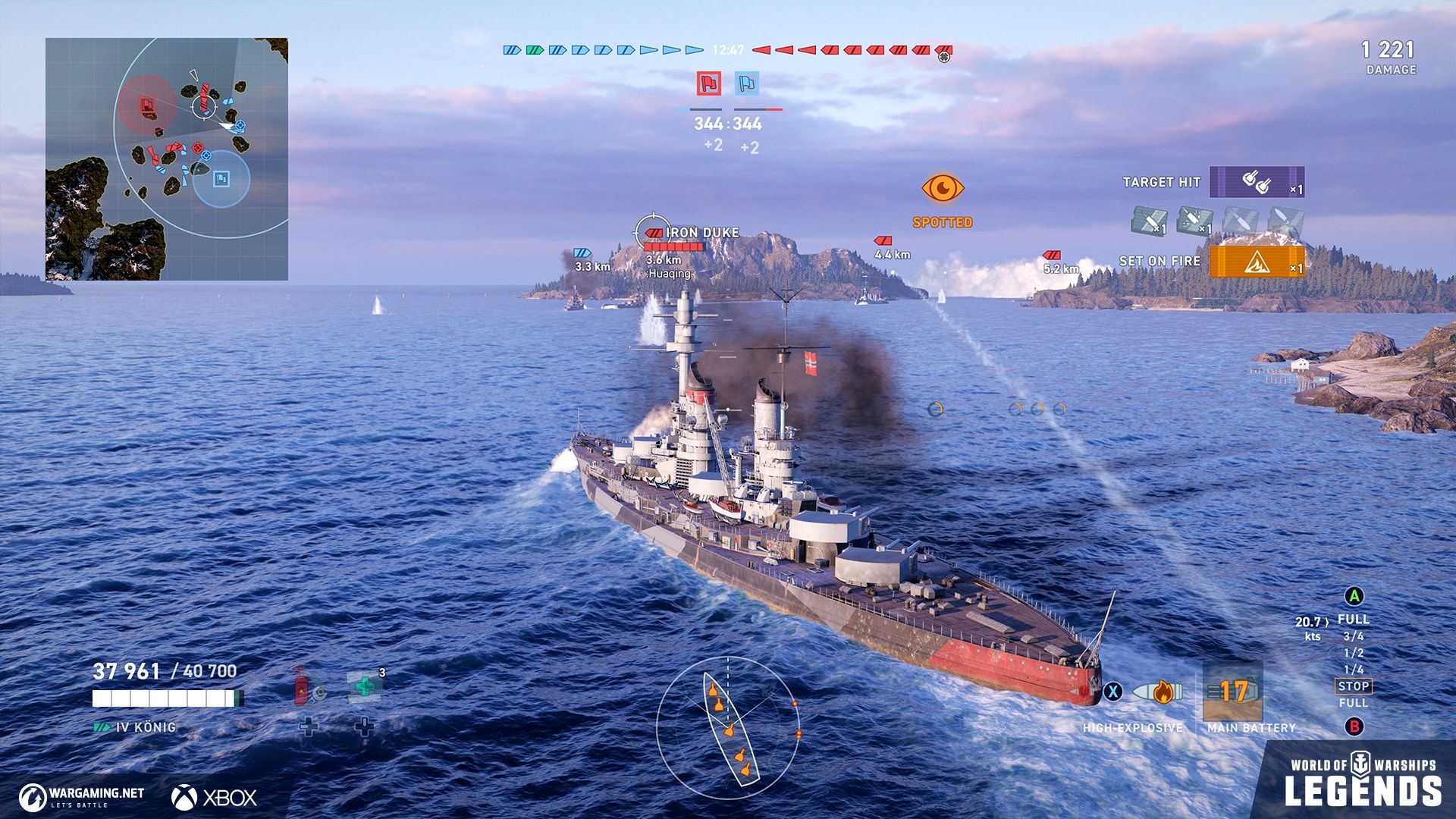Click the tactical minimap
Viewport: 1456px width, 819px height.
point(167,159)
